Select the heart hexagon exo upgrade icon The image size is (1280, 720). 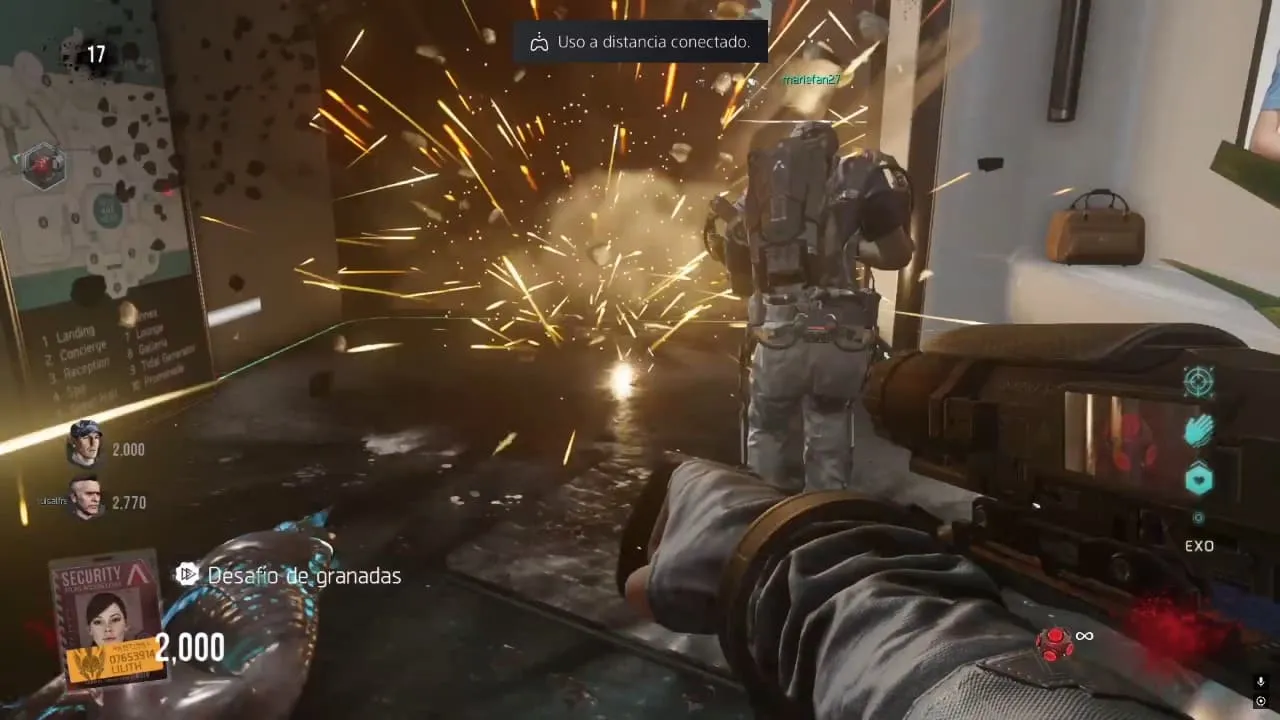(x=1198, y=480)
